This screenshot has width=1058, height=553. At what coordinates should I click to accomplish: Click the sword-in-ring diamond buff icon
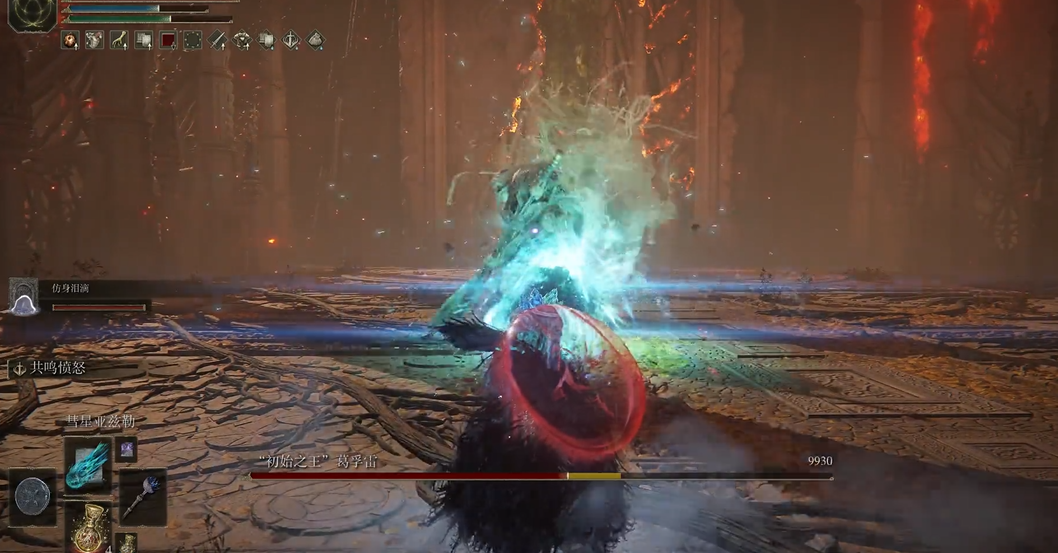(x=291, y=40)
